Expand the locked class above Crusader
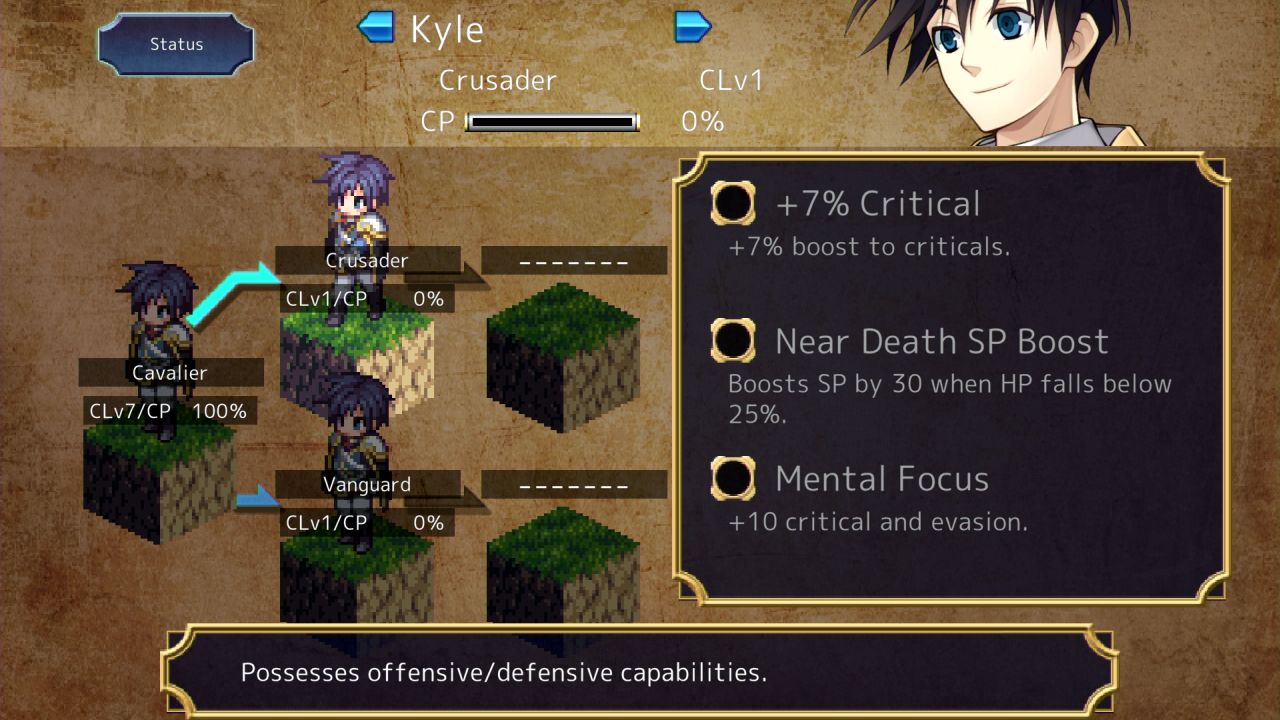This screenshot has width=1280, height=720. pyautogui.click(x=573, y=259)
